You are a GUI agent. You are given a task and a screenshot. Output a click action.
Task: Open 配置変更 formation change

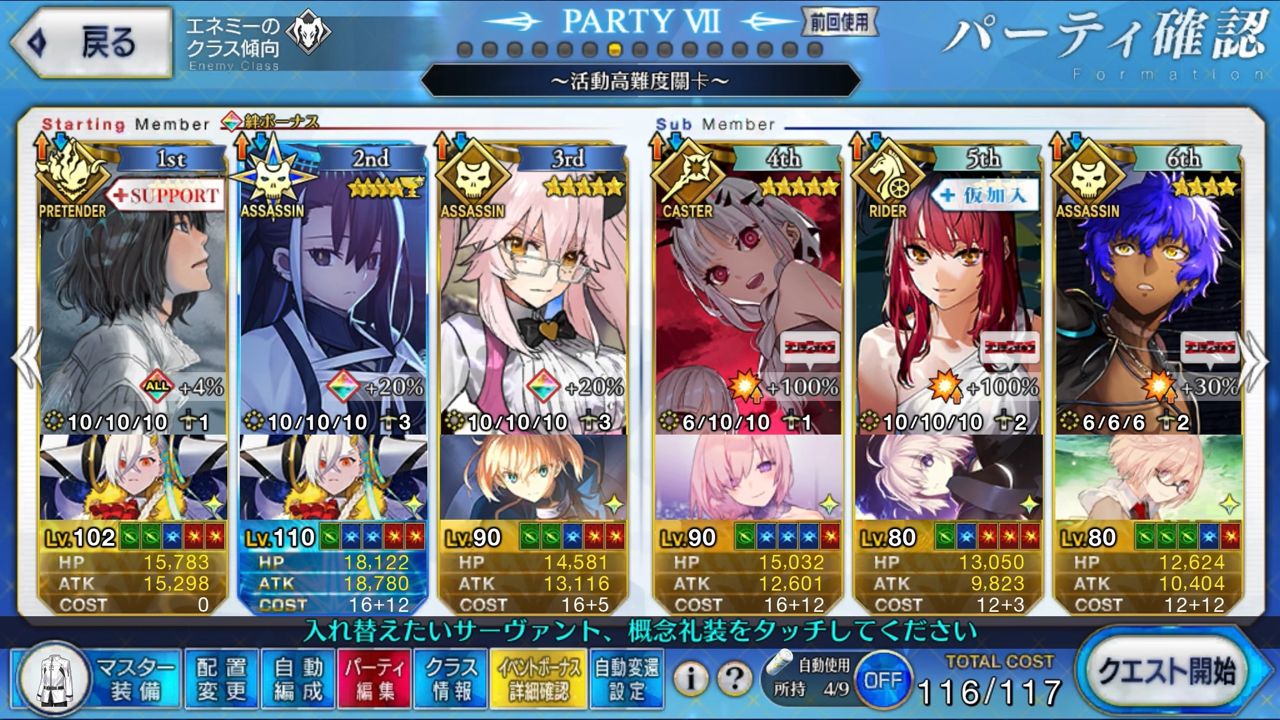221,679
